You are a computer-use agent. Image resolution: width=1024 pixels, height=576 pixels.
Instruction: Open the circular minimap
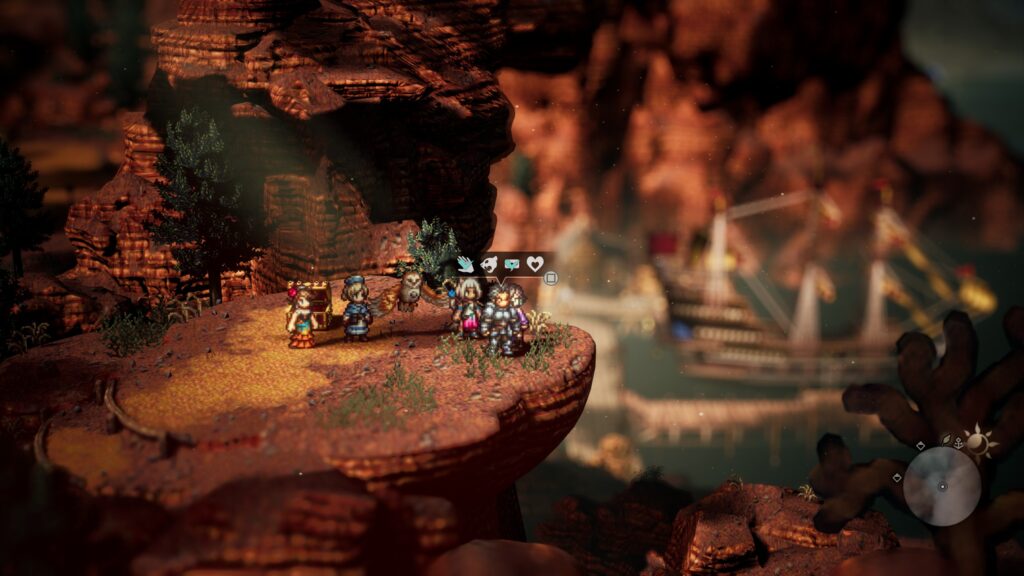click(942, 486)
